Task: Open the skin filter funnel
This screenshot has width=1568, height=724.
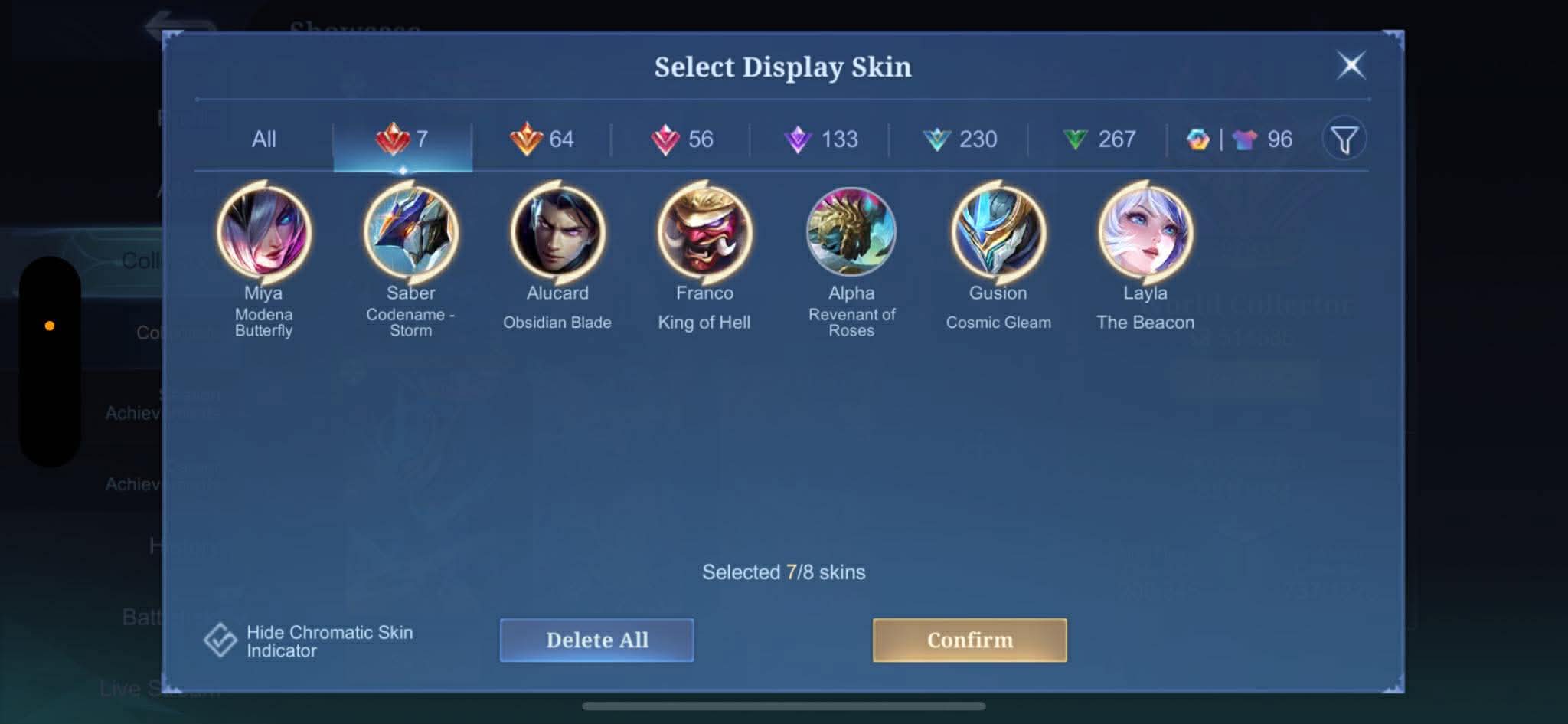Action: 1344,139
